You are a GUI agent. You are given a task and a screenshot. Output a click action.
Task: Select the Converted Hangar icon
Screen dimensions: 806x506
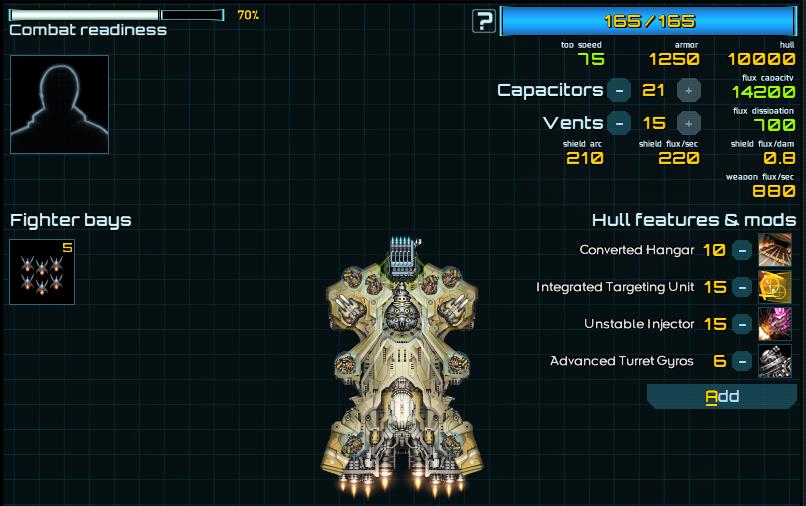click(775, 250)
